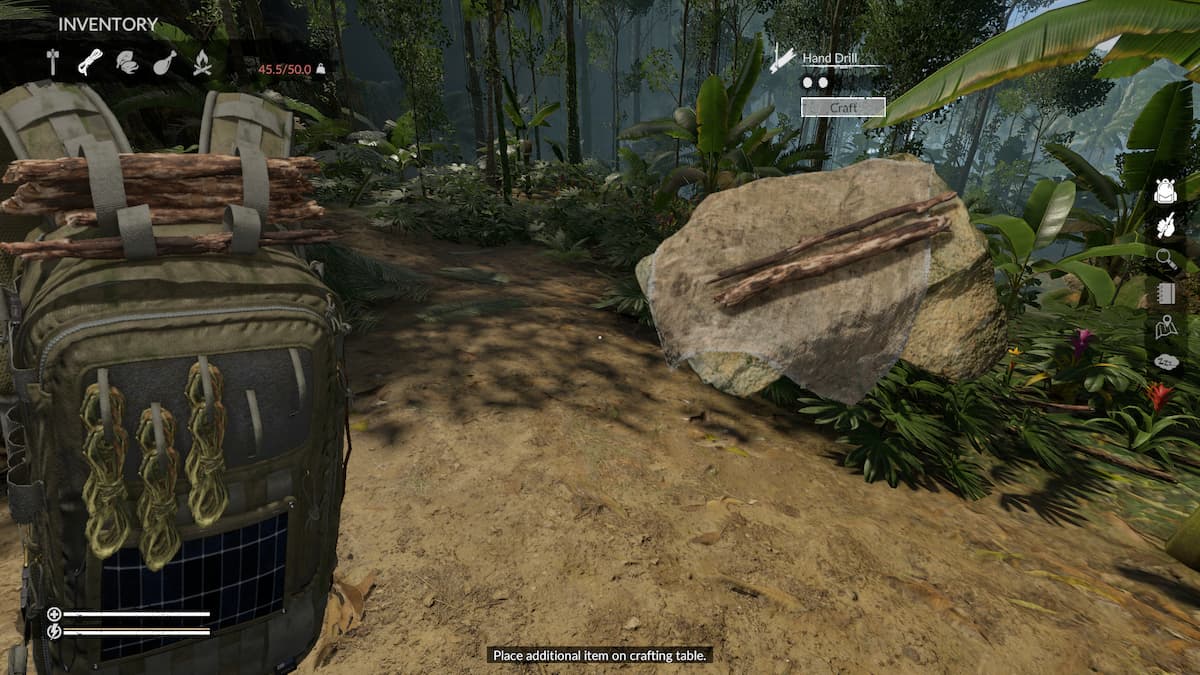Open the campfire pocket tab
1200x675 pixels.
point(202,63)
